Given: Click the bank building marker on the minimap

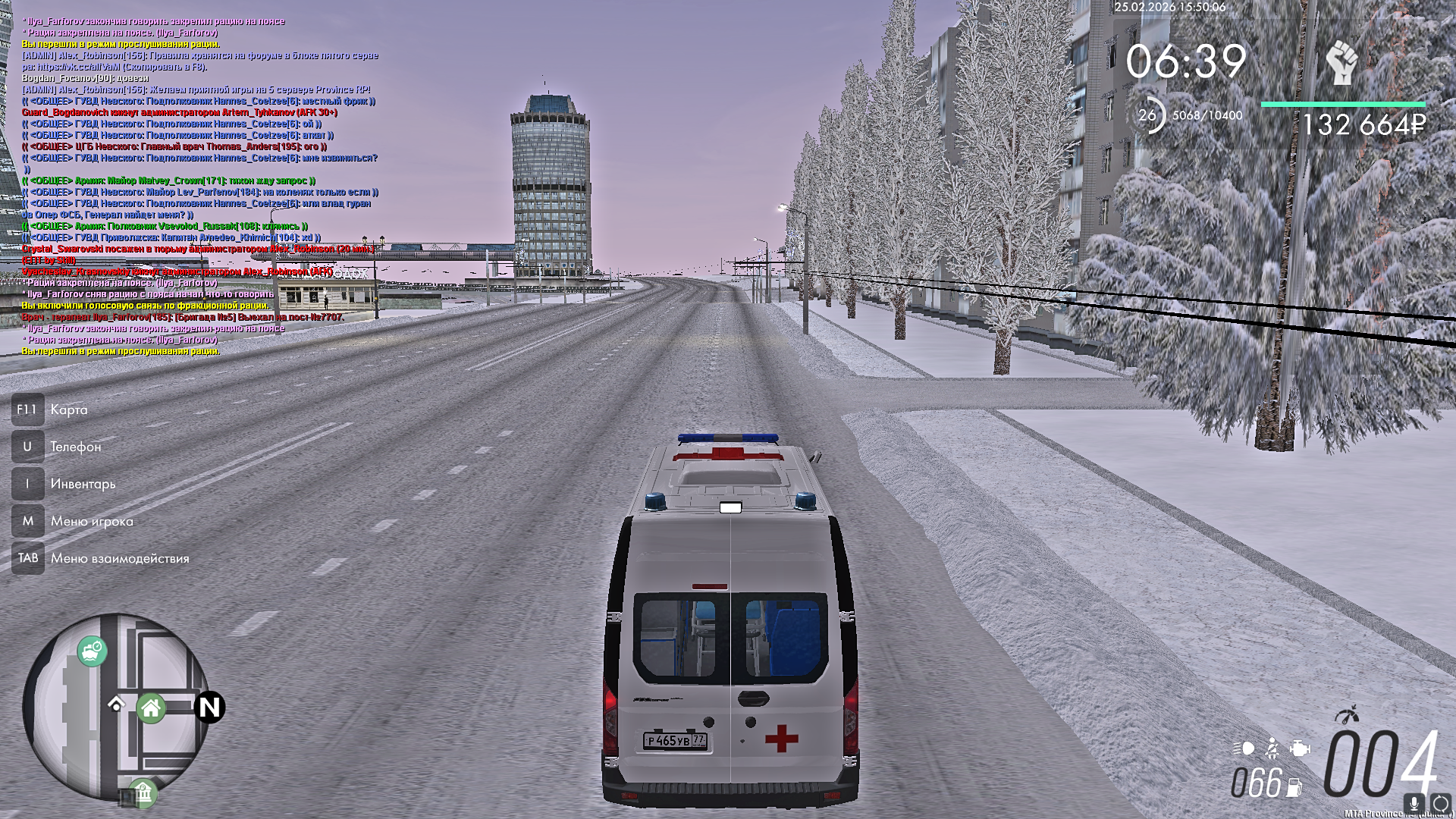Looking at the screenshot, I should [142, 792].
